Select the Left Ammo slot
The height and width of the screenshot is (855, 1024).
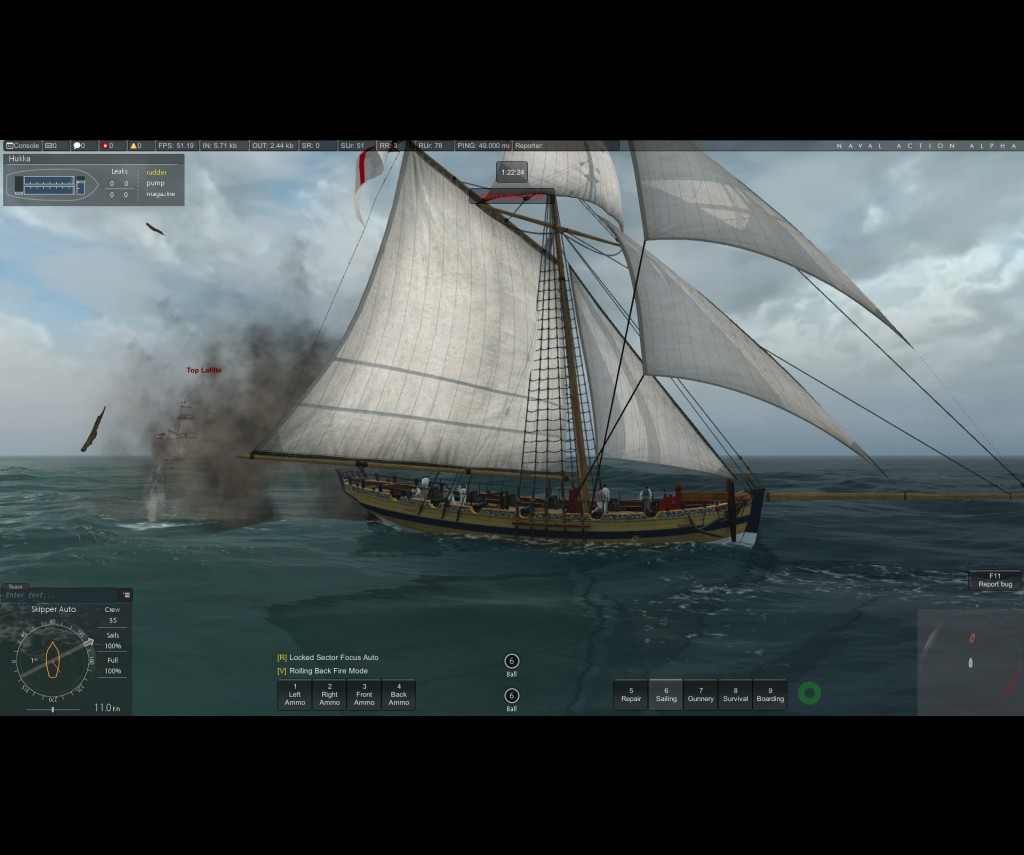[x=295, y=695]
